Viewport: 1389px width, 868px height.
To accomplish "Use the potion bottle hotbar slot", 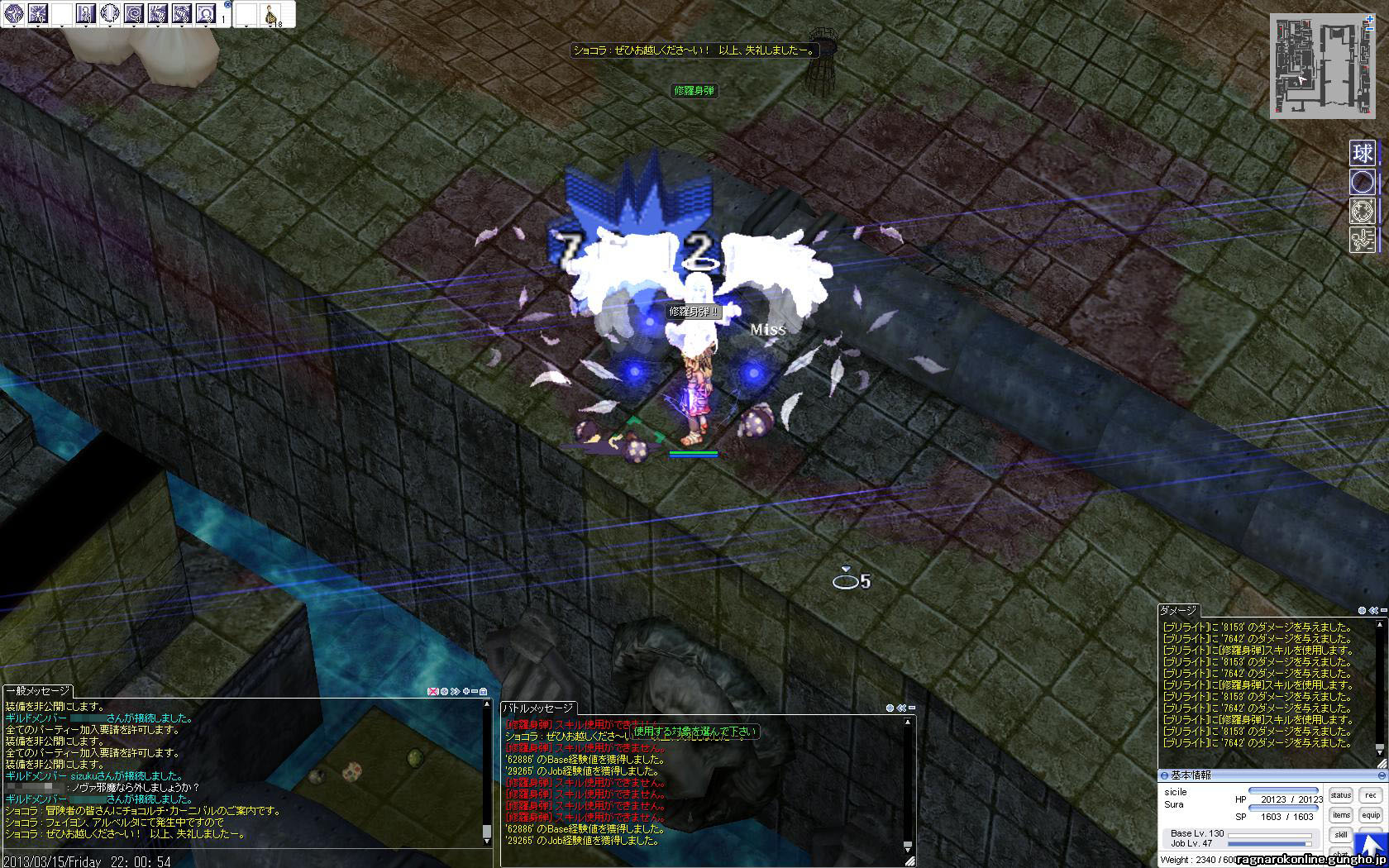I will coord(270,13).
